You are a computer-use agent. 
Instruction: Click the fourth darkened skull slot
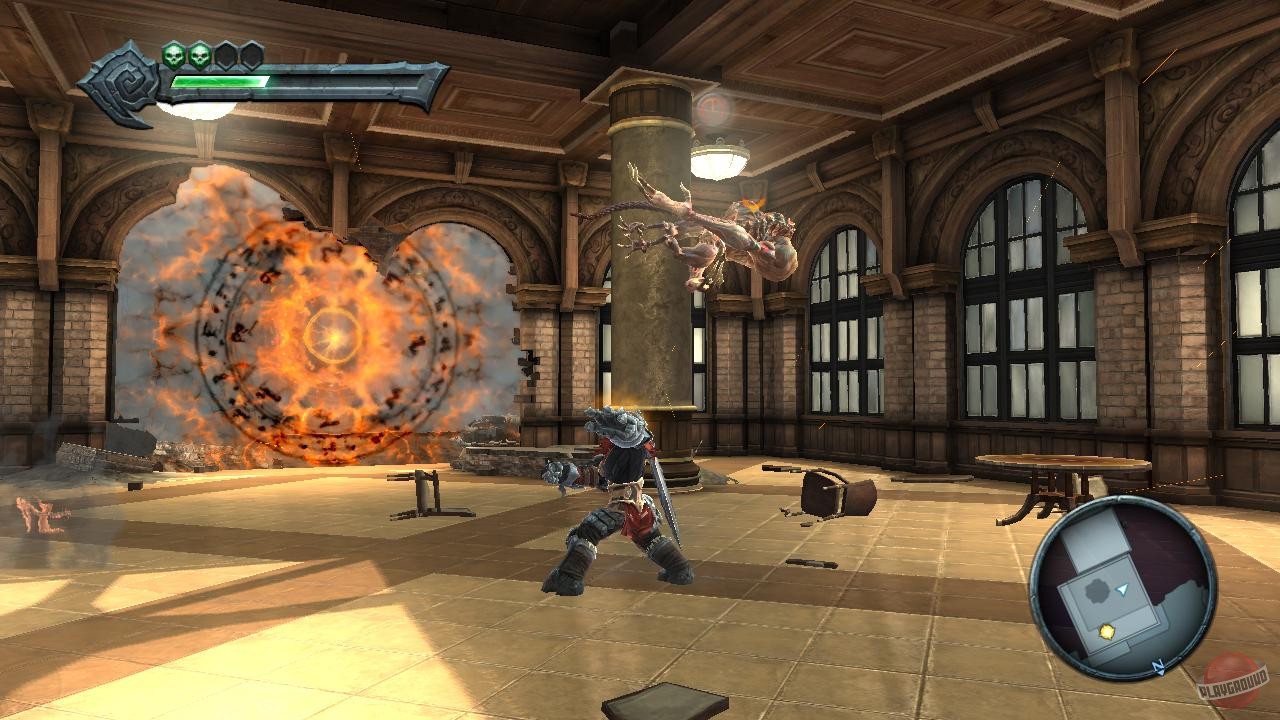[x=251, y=56]
